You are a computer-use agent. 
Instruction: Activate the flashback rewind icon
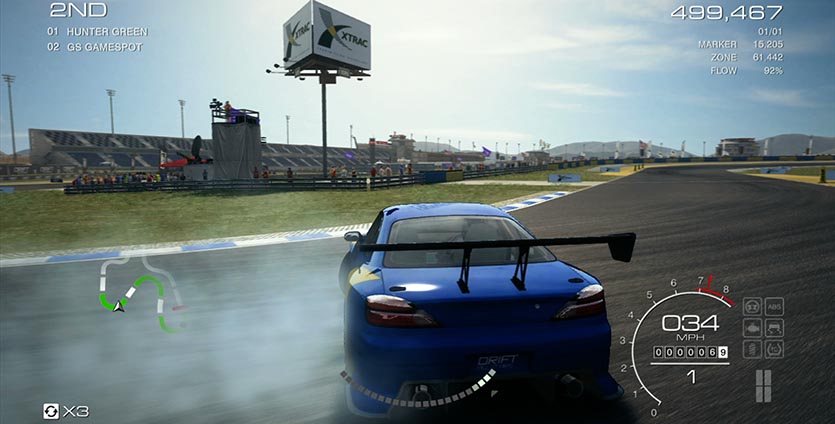click(51, 411)
